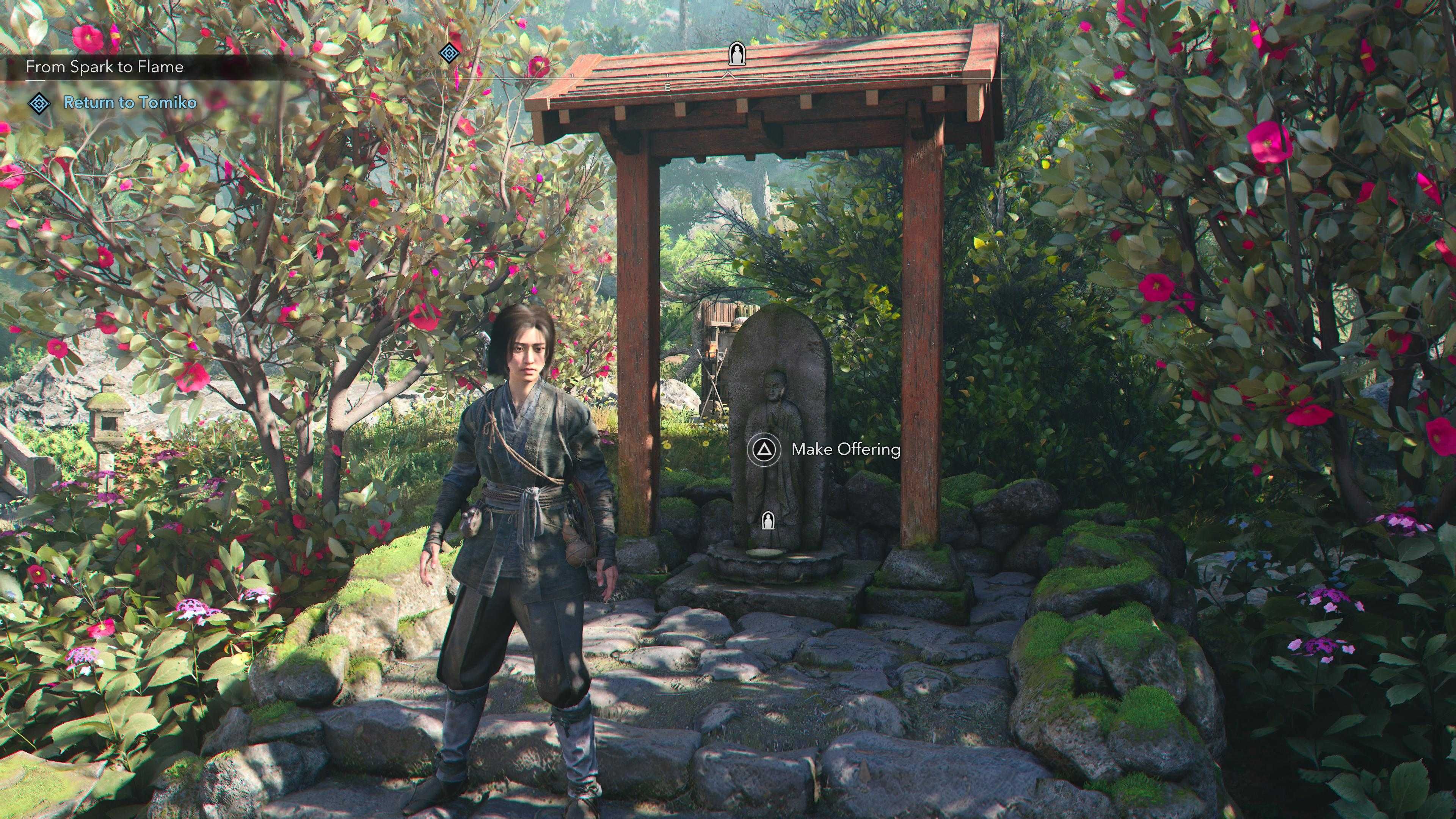Screen dimensions: 1456x819
Task: Toggle tracking of the Return to Tomiko objective
Action: click(x=130, y=104)
